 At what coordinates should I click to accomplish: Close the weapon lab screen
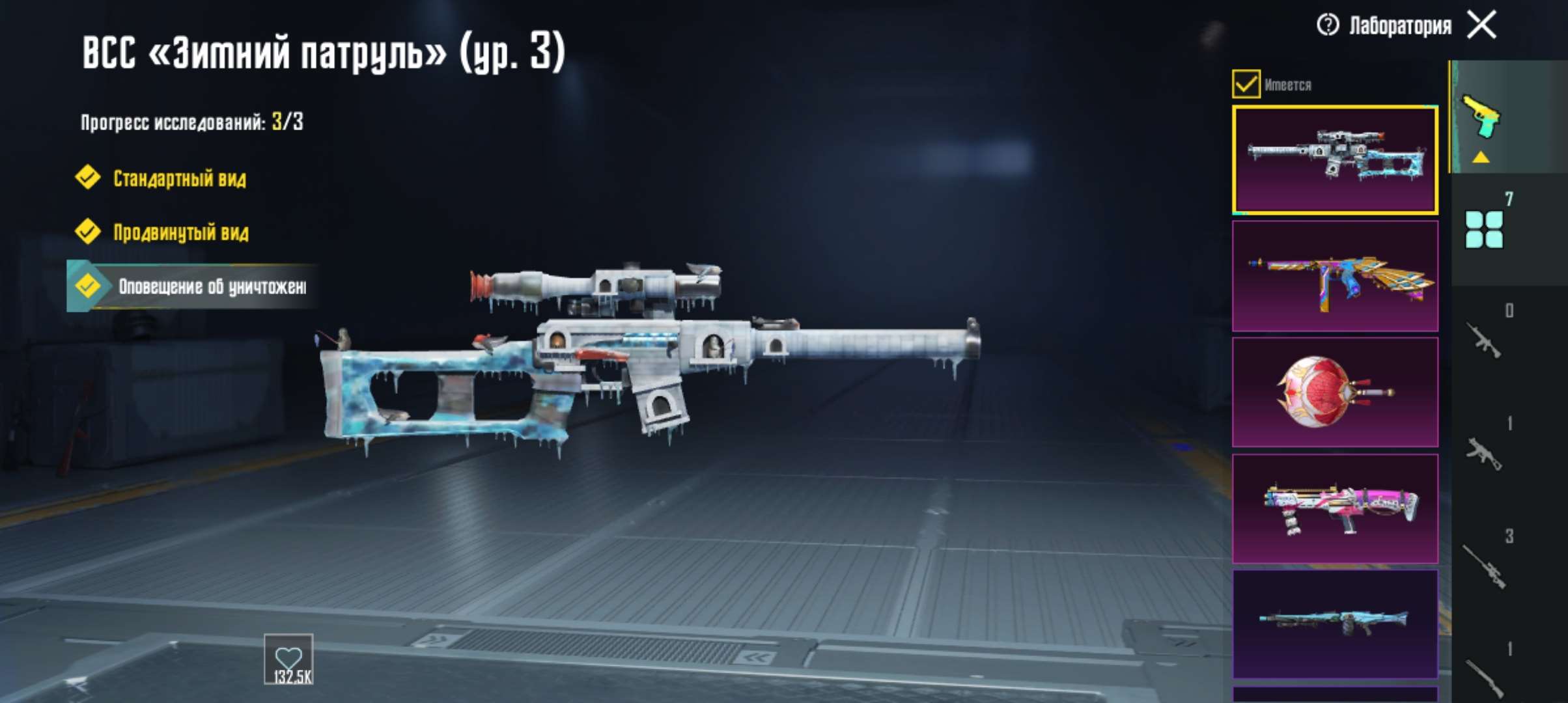pos(1481,25)
